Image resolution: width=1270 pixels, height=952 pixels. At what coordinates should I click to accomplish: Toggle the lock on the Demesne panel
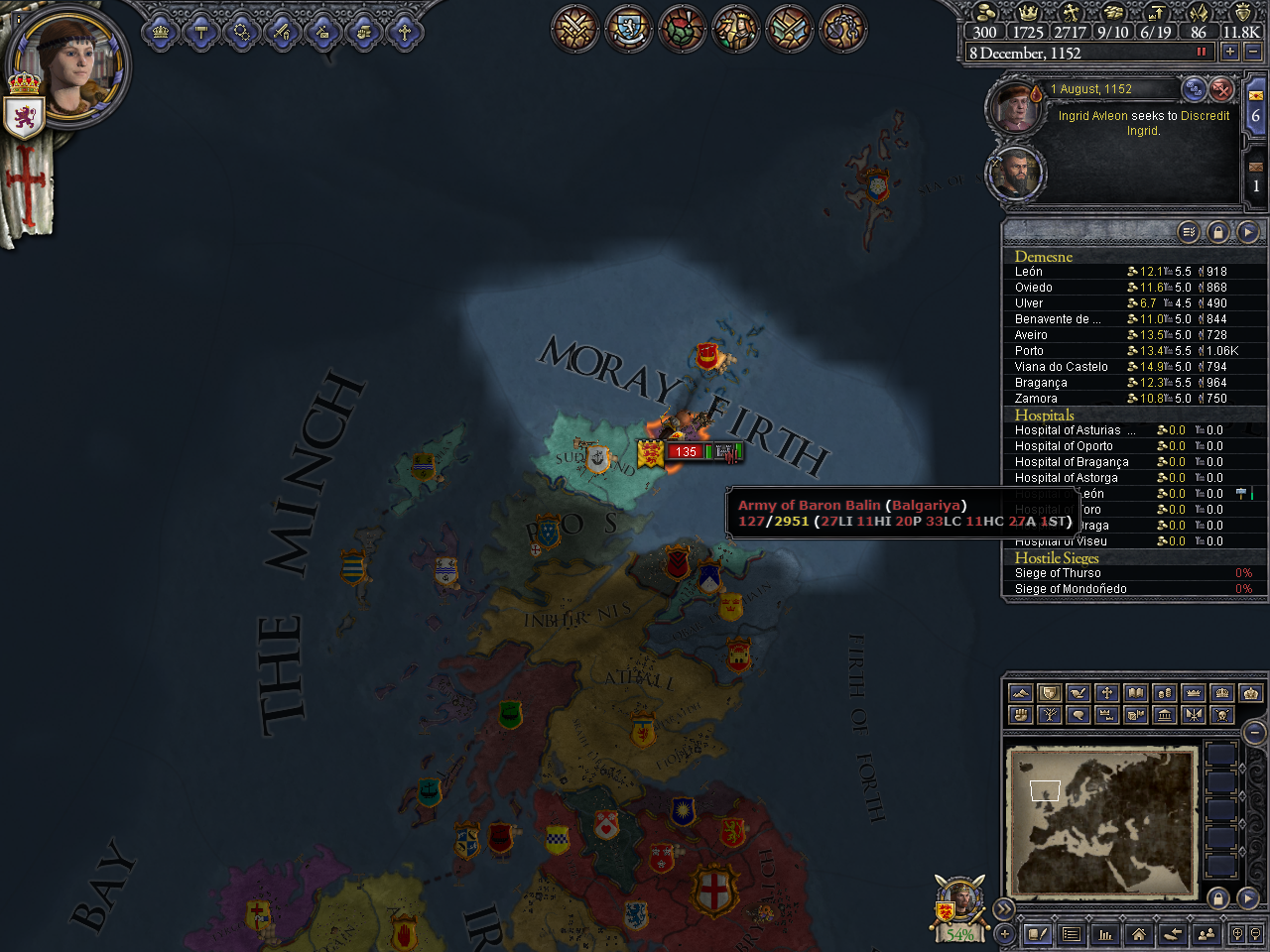tap(1216, 231)
